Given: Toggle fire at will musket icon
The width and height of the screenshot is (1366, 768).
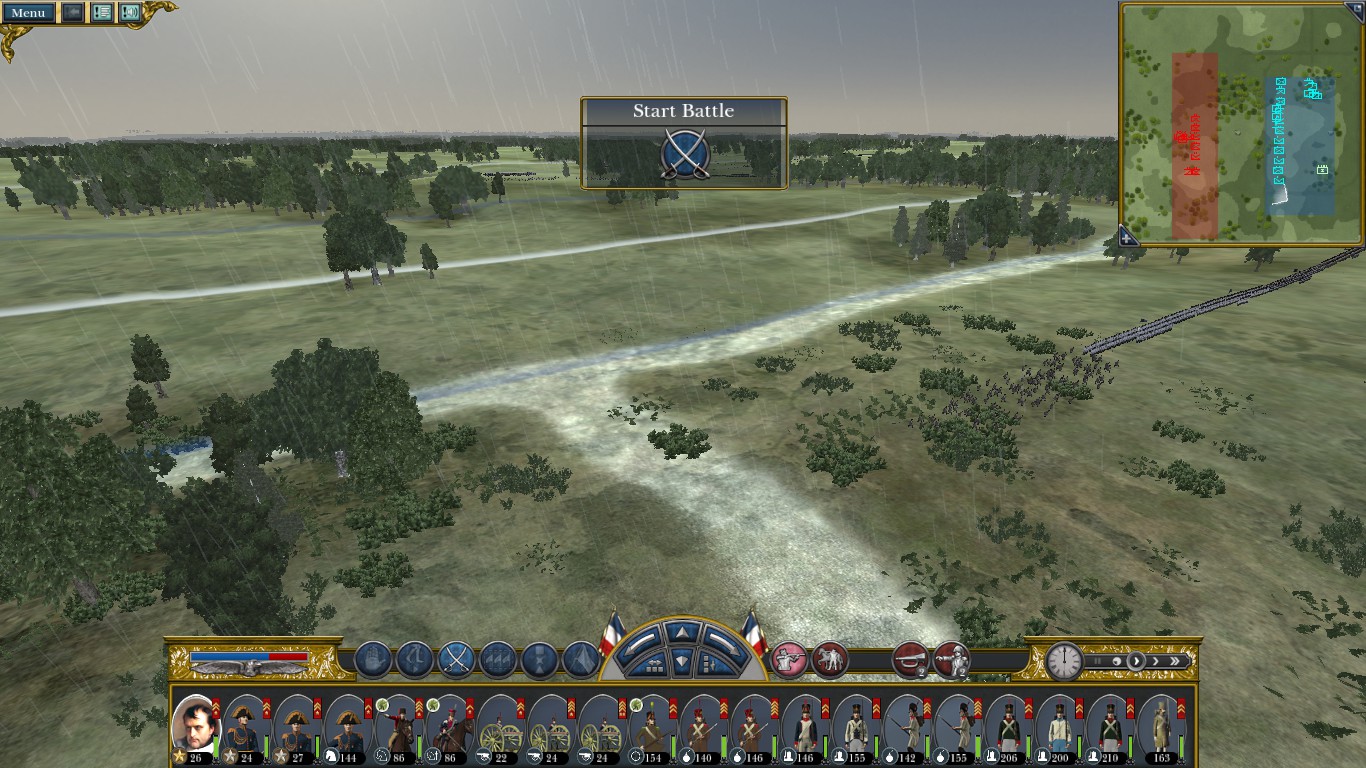Looking at the screenshot, I should click(789, 659).
